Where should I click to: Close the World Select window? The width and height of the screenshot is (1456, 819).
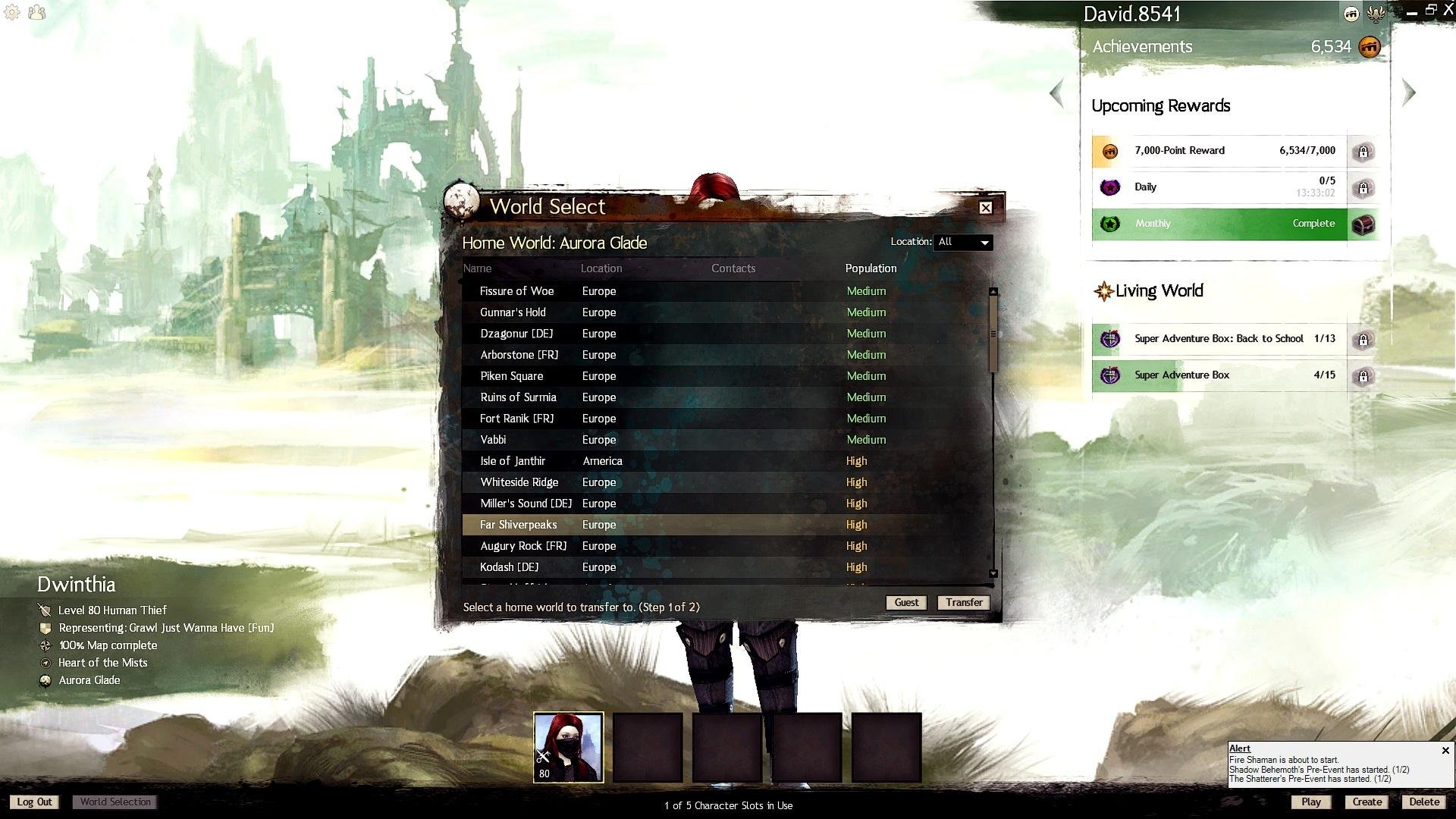pos(985,208)
